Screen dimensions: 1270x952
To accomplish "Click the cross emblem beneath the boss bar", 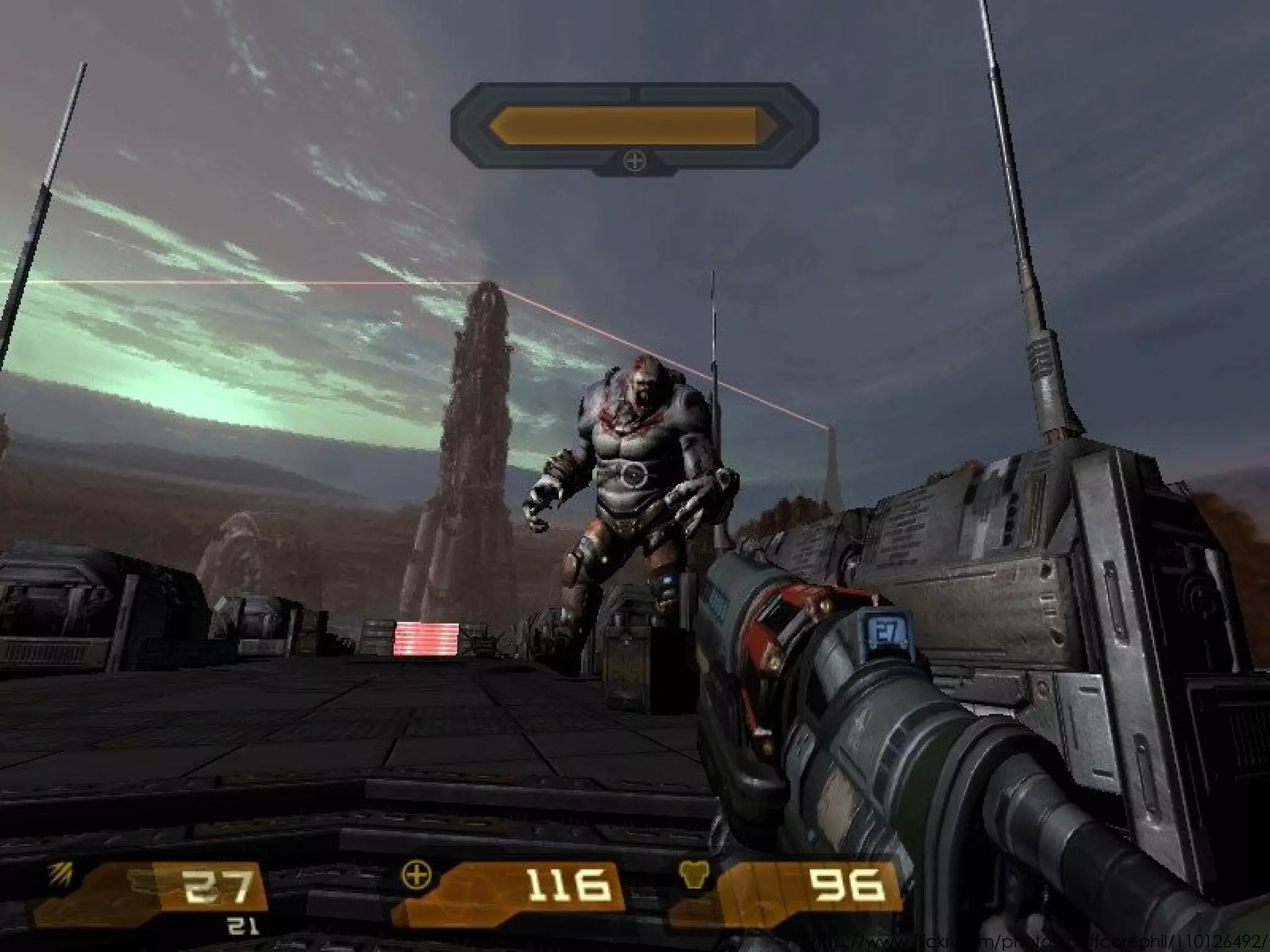I will point(634,162).
